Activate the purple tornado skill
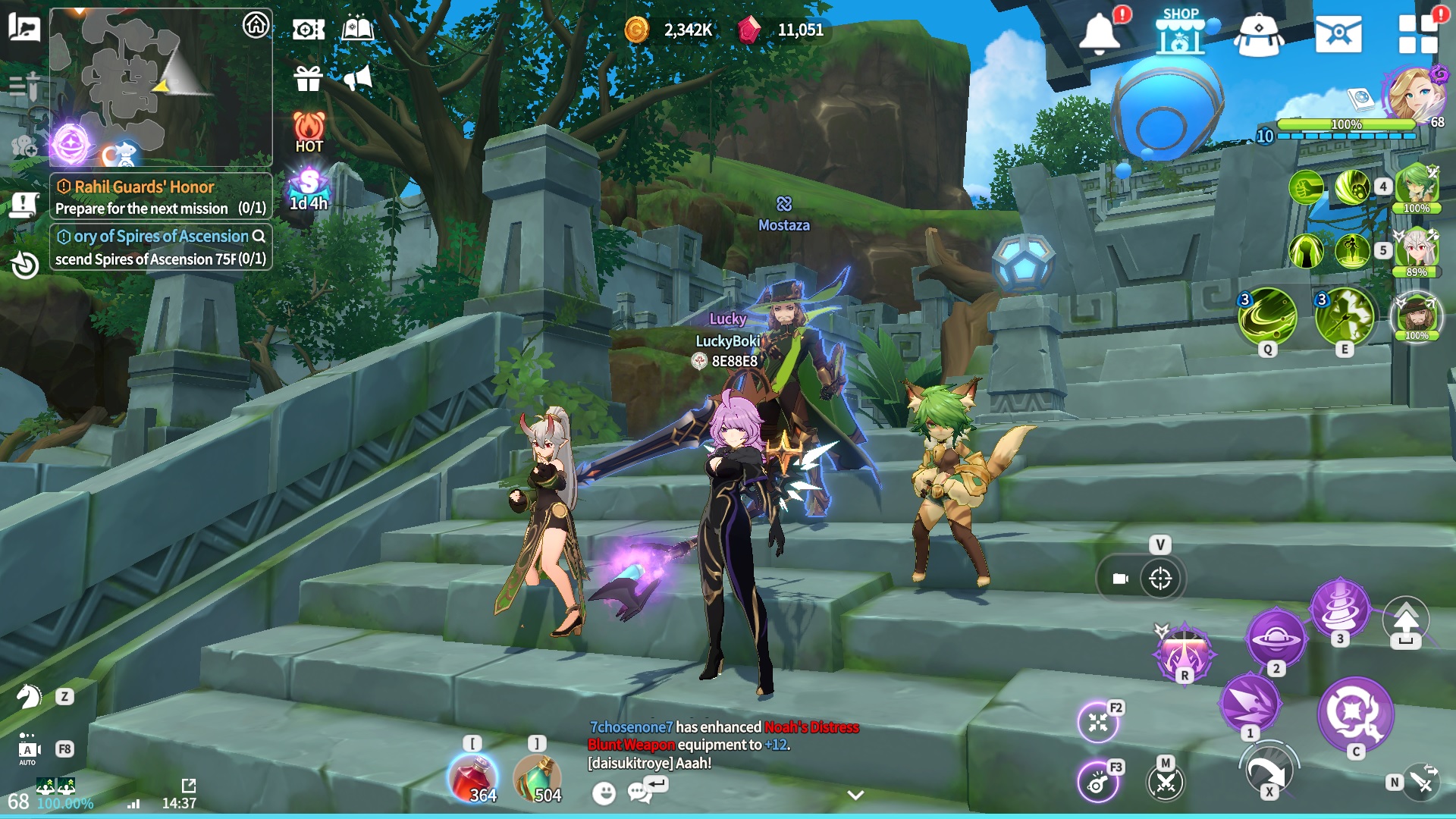This screenshot has width=1456, height=819. coord(1340,607)
